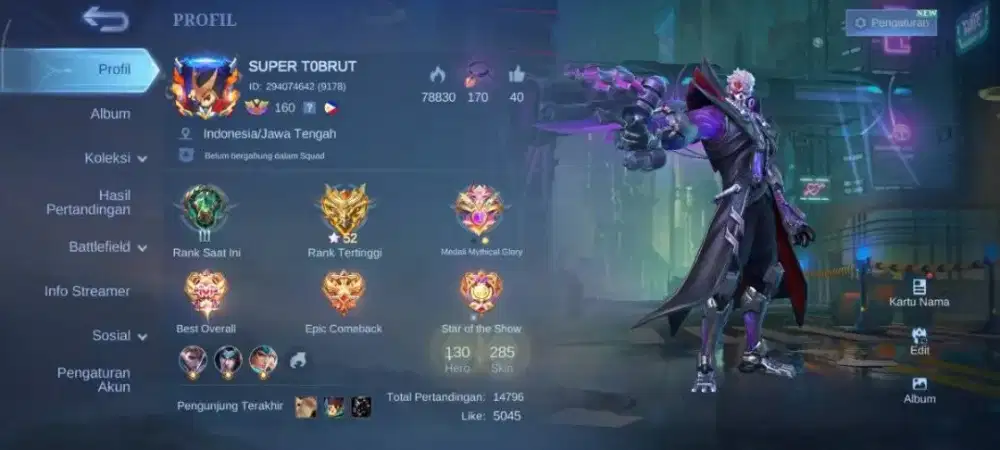Open the Album icon beside the hero
The image size is (1000, 450).
(x=919, y=389)
